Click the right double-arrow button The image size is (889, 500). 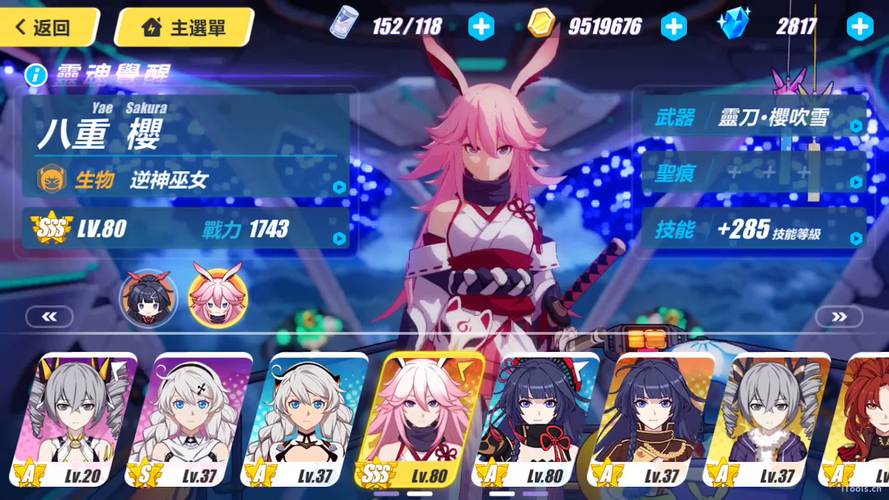[x=838, y=318]
